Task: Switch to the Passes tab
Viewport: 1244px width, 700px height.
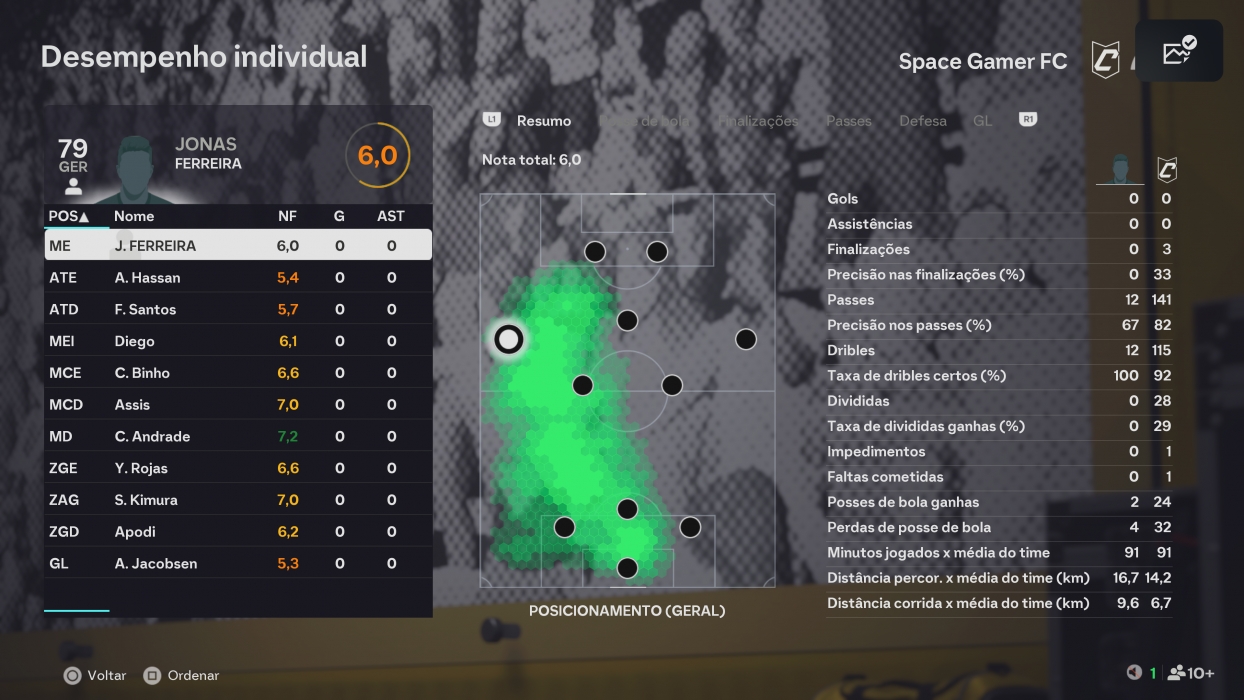Action: (848, 121)
